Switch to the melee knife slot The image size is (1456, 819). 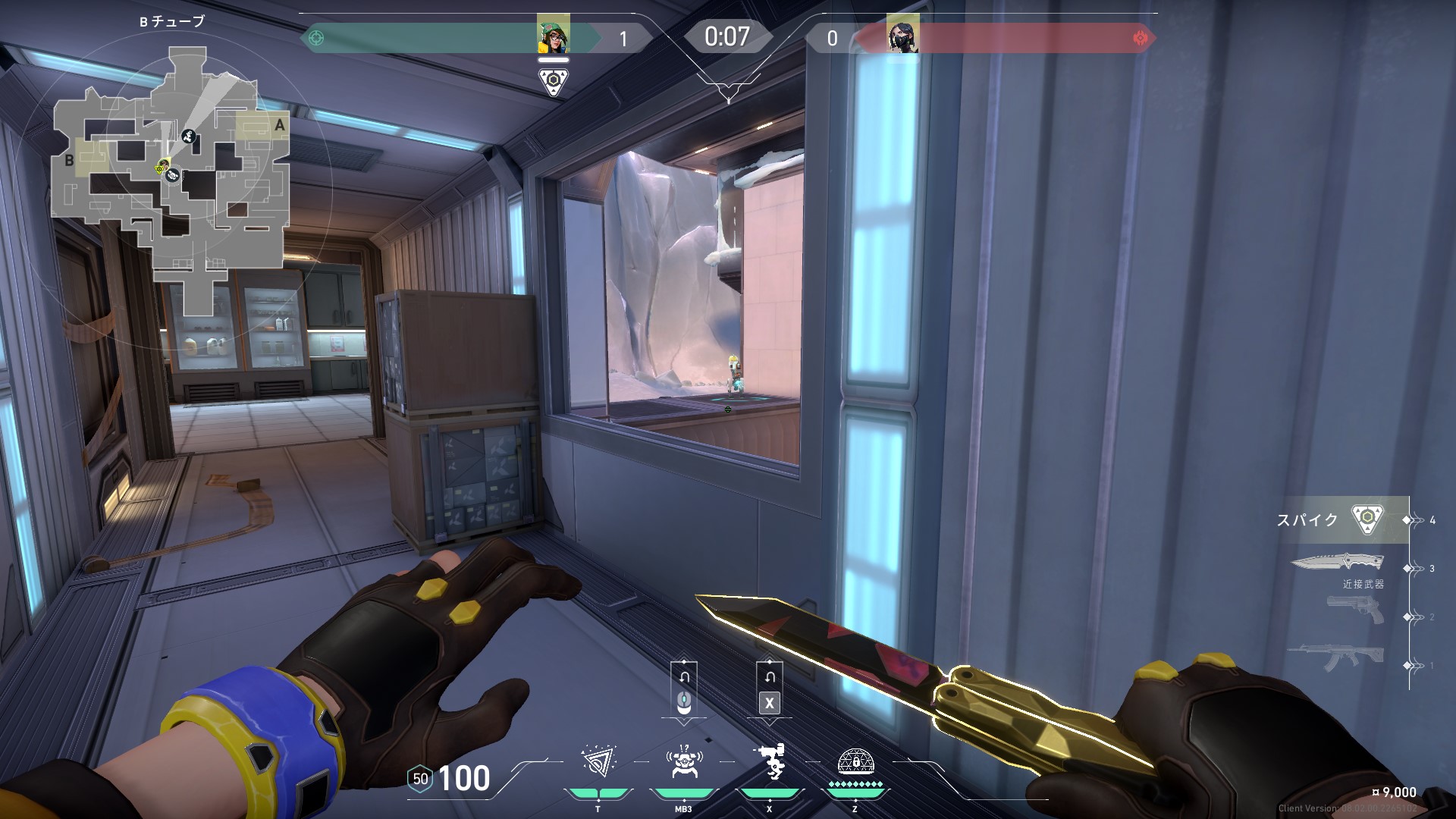[x=1337, y=563]
